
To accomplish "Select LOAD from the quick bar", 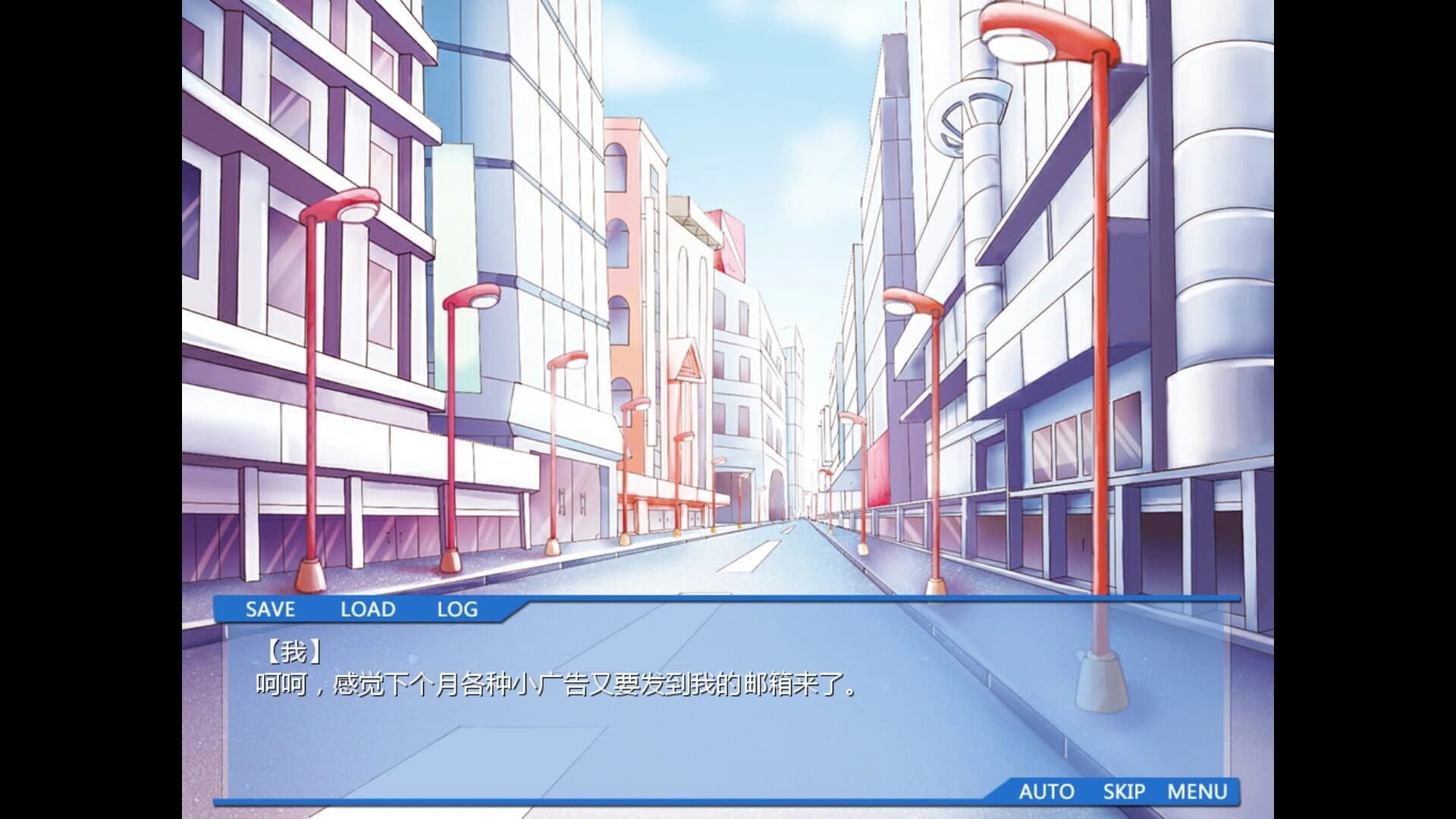I will point(368,609).
